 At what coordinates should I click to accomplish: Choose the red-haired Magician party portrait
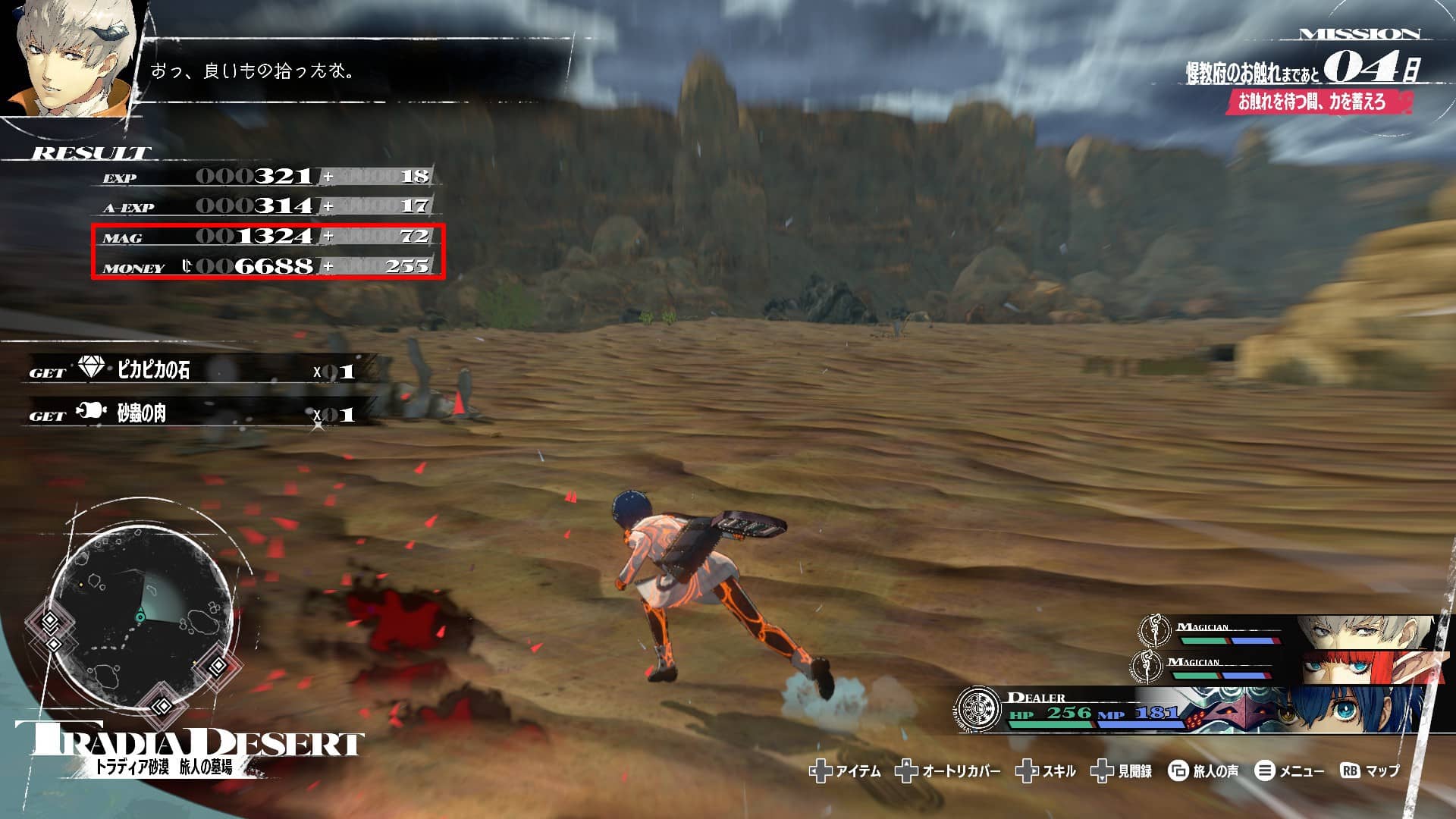pos(1356,667)
